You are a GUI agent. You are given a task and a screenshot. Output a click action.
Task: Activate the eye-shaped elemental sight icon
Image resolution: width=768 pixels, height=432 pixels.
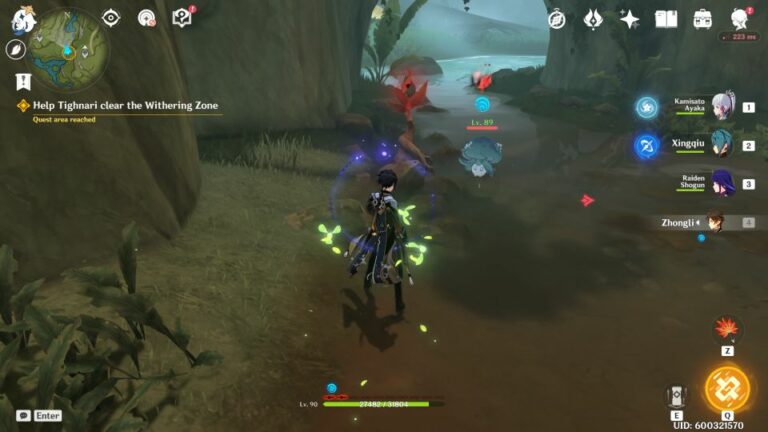(x=111, y=18)
